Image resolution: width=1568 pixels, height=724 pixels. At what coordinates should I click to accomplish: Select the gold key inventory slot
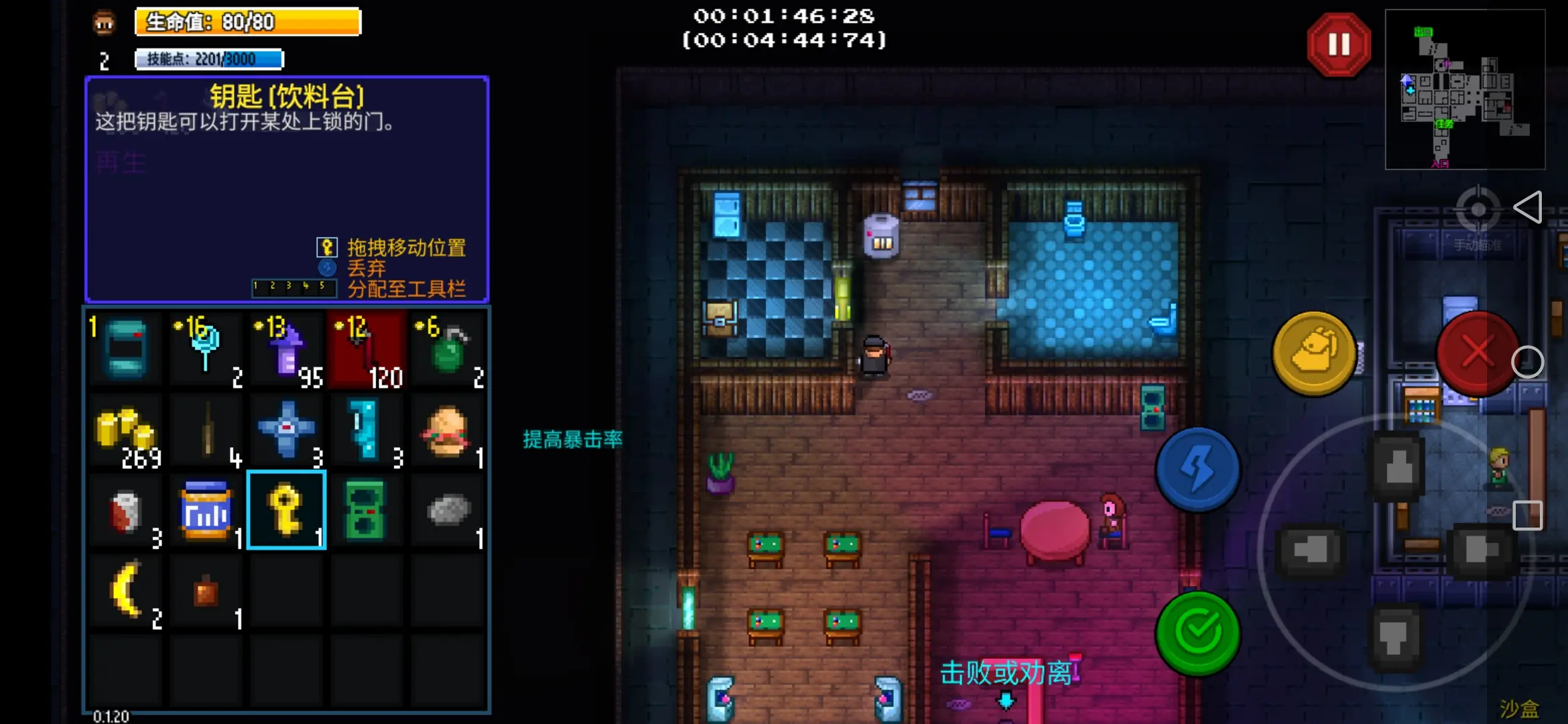pos(287,510)
